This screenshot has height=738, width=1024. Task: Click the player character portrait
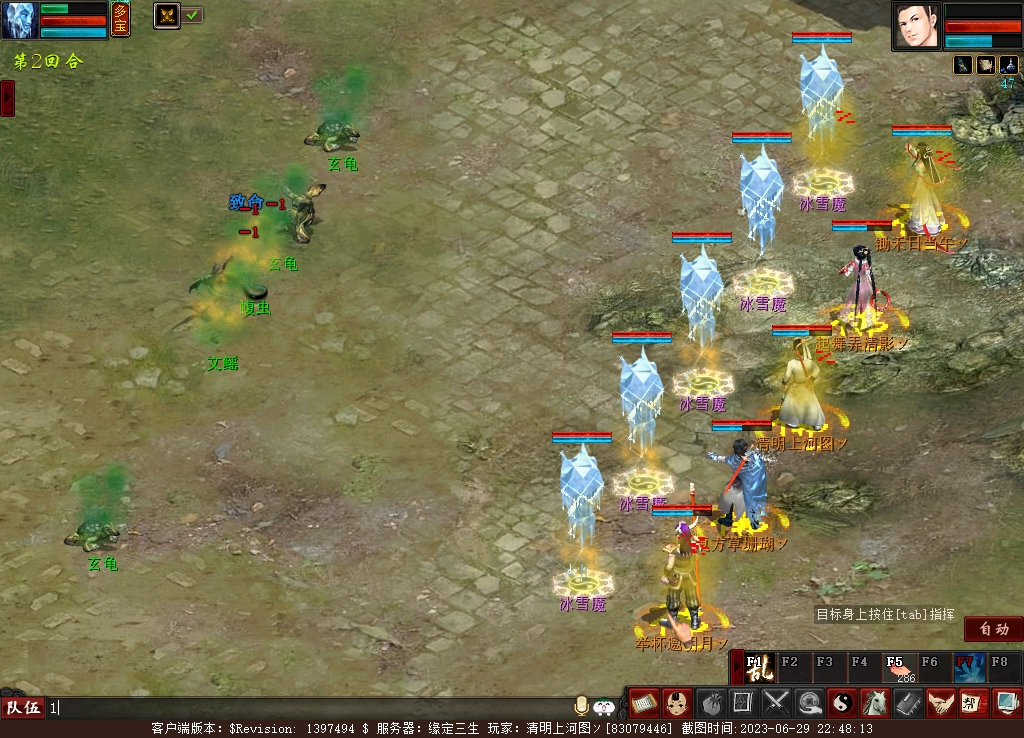click(917, 25)
